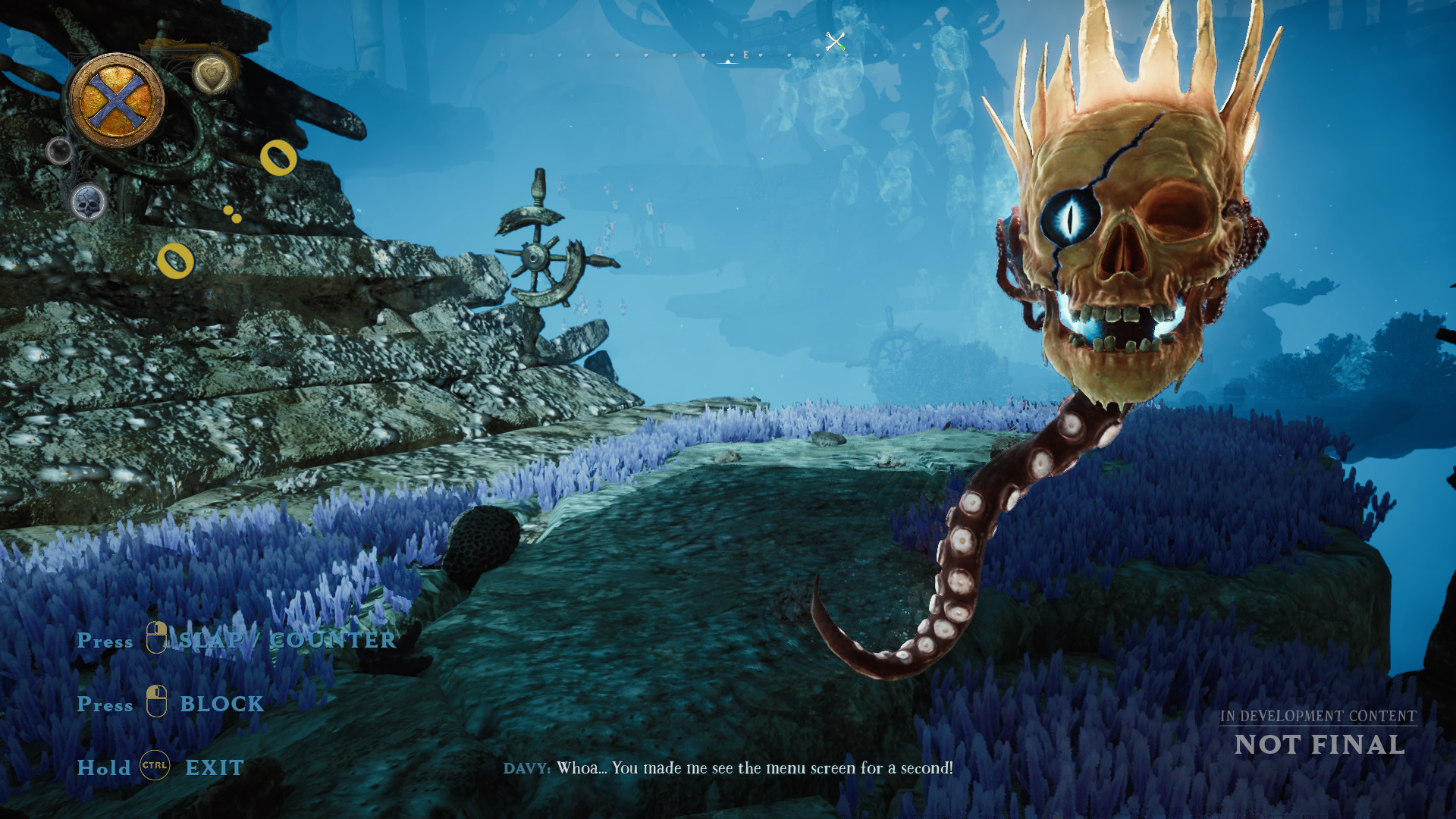This screenshot has height=819, width=1456.
Task: Click the golden medallion with blue cross
Action: coord(116,101)
